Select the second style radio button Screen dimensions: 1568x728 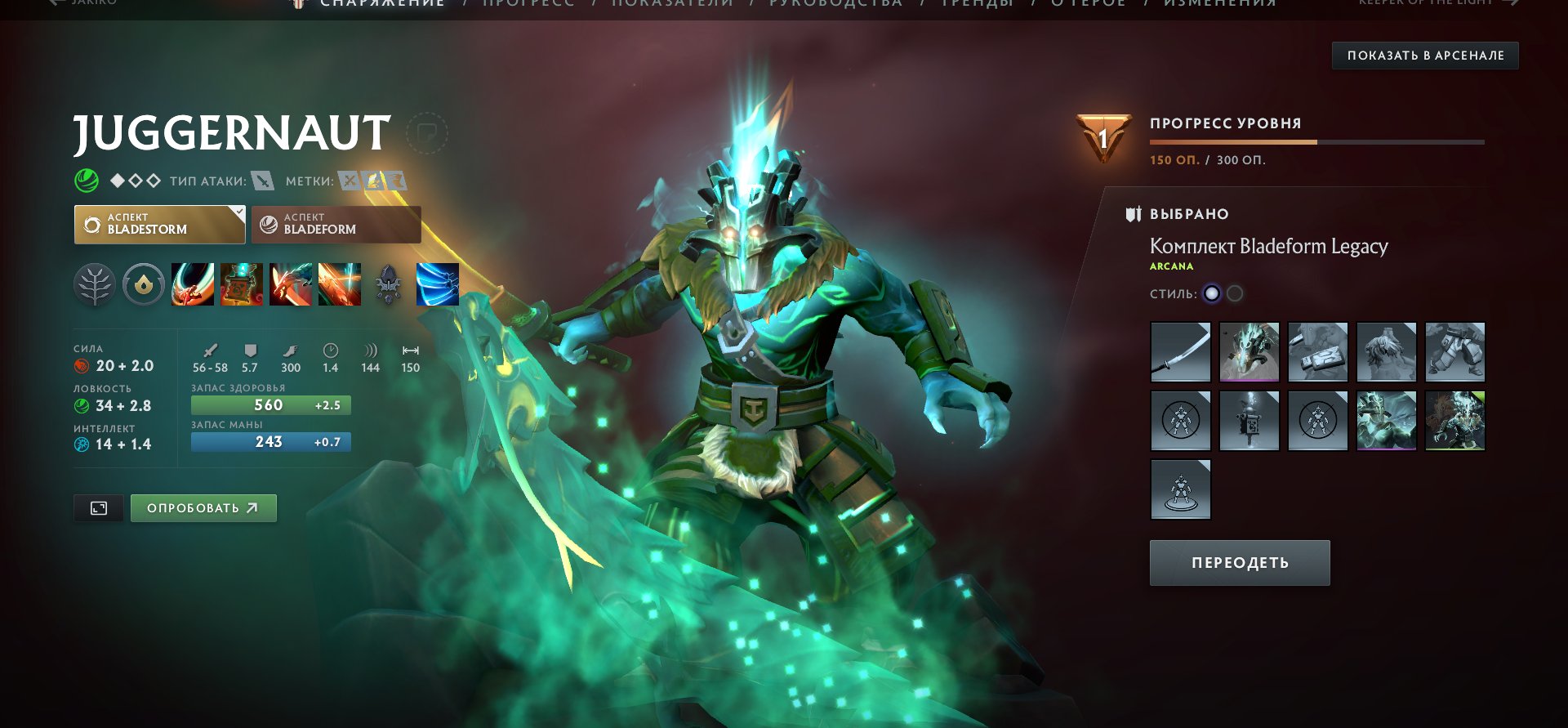[x=1235, y=294]
